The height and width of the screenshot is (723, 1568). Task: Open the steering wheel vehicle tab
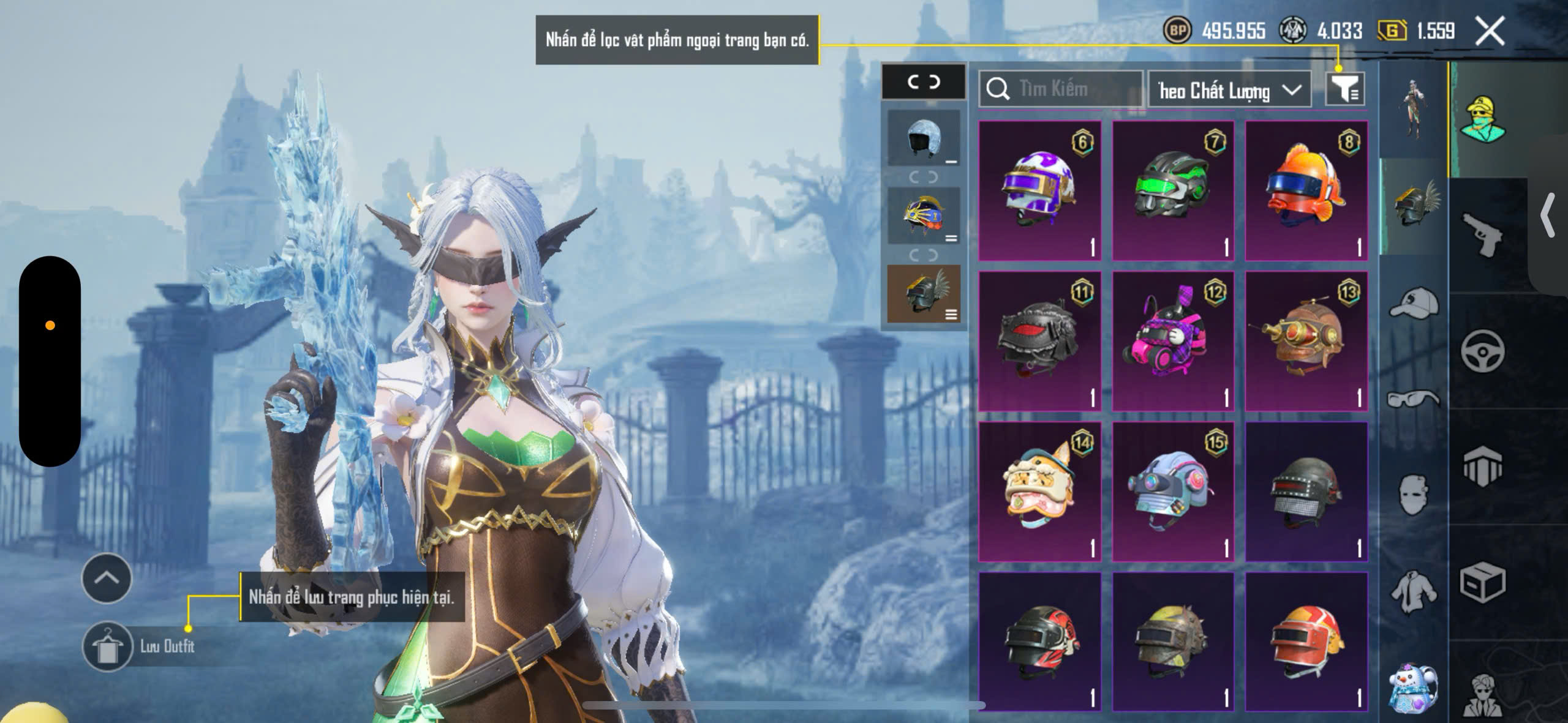(x=1482, y=351)
